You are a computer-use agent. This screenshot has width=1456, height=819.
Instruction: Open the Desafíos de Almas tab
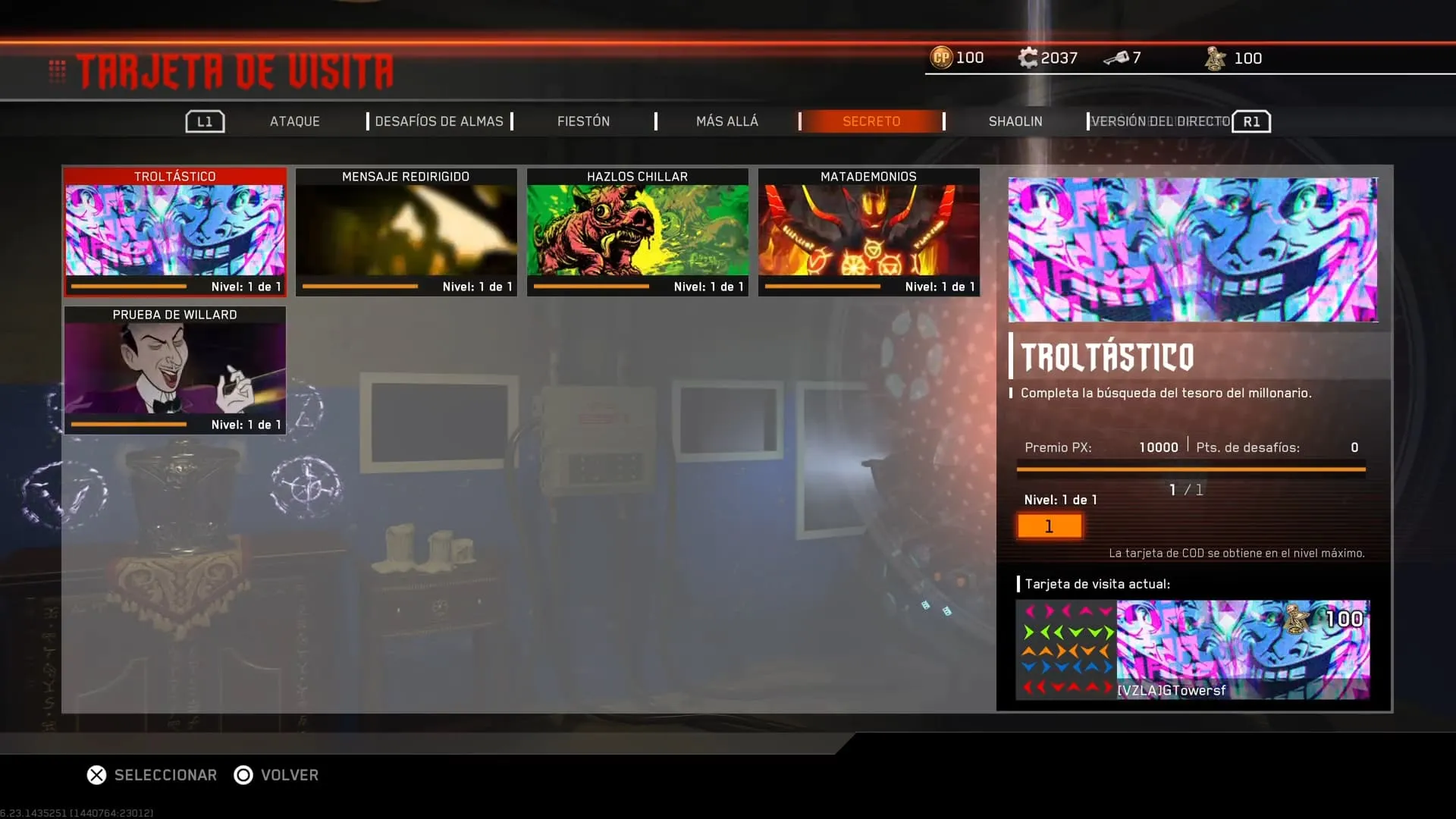coord(438,121)
